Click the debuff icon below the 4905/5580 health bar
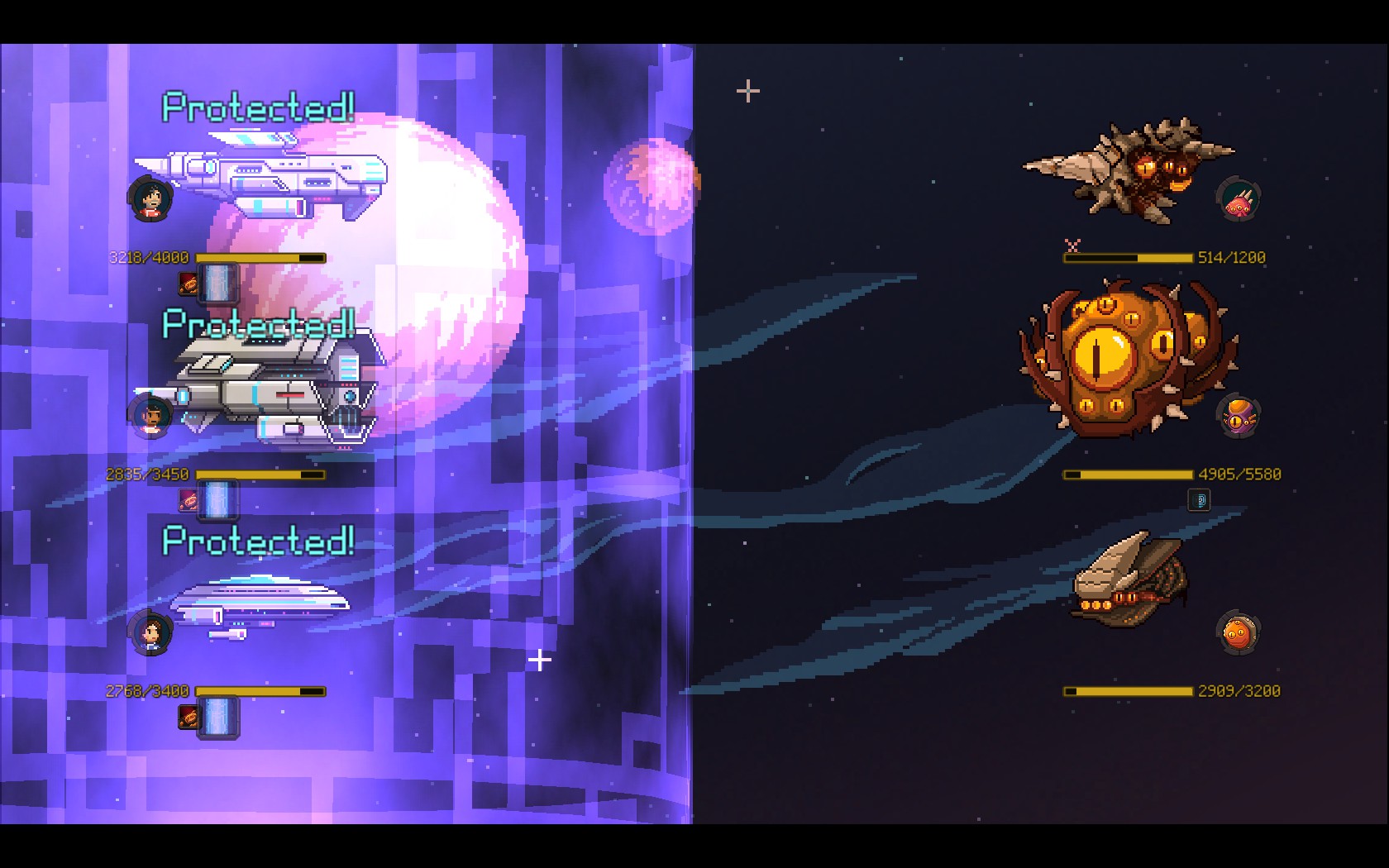 (1200, 499)
